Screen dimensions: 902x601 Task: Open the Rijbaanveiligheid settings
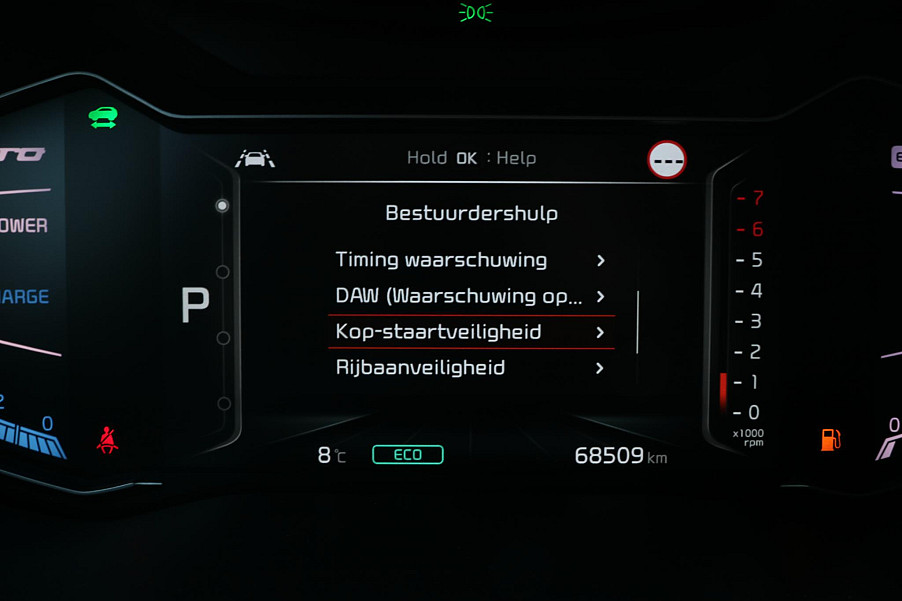click(470, 368)
